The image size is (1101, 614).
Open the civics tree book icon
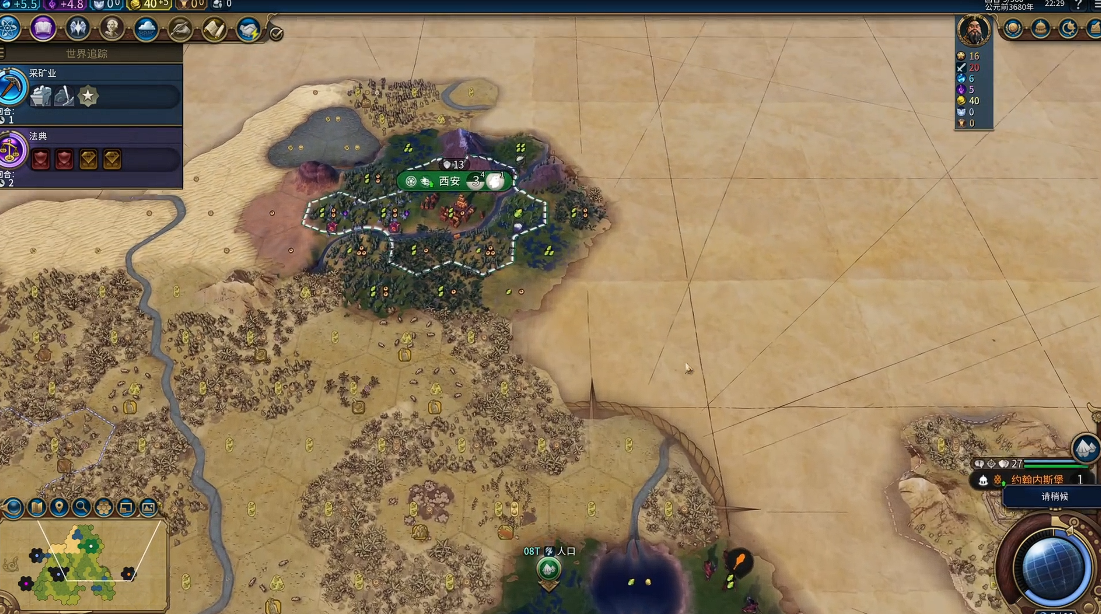tap(43, 28)
